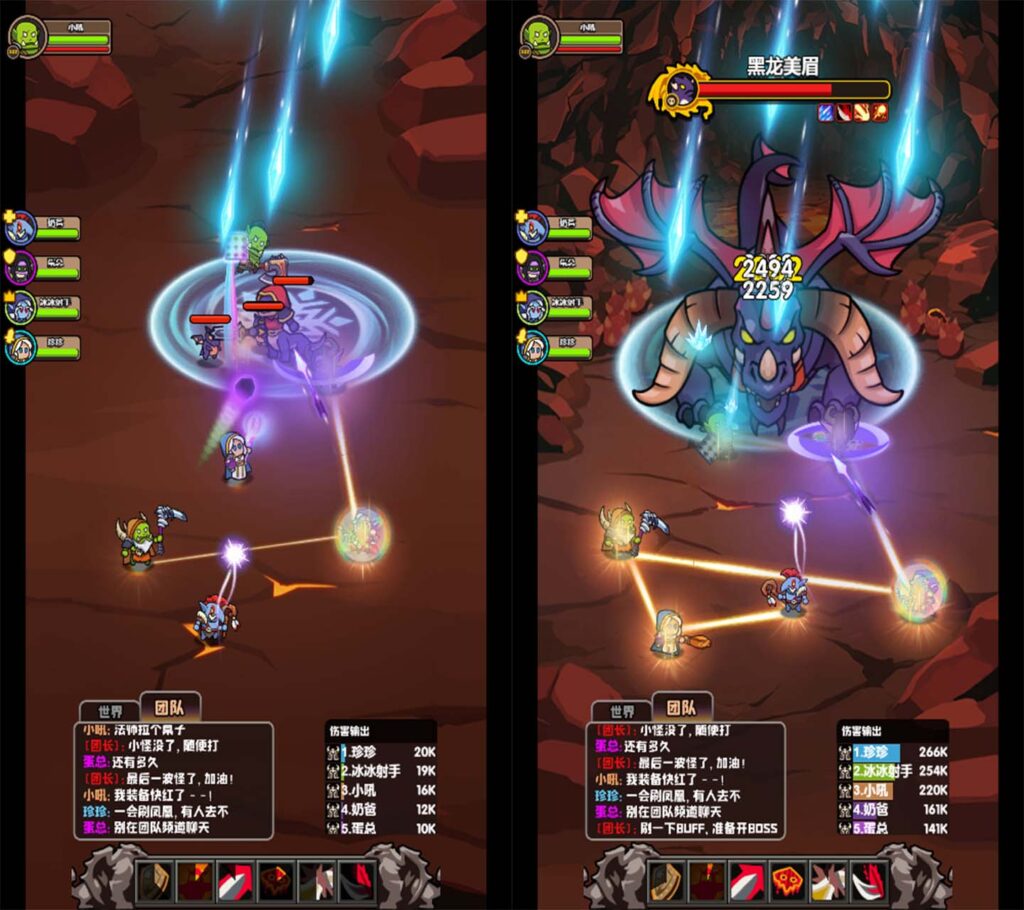Activate the glowing orange skull skill

pos(788,880)
